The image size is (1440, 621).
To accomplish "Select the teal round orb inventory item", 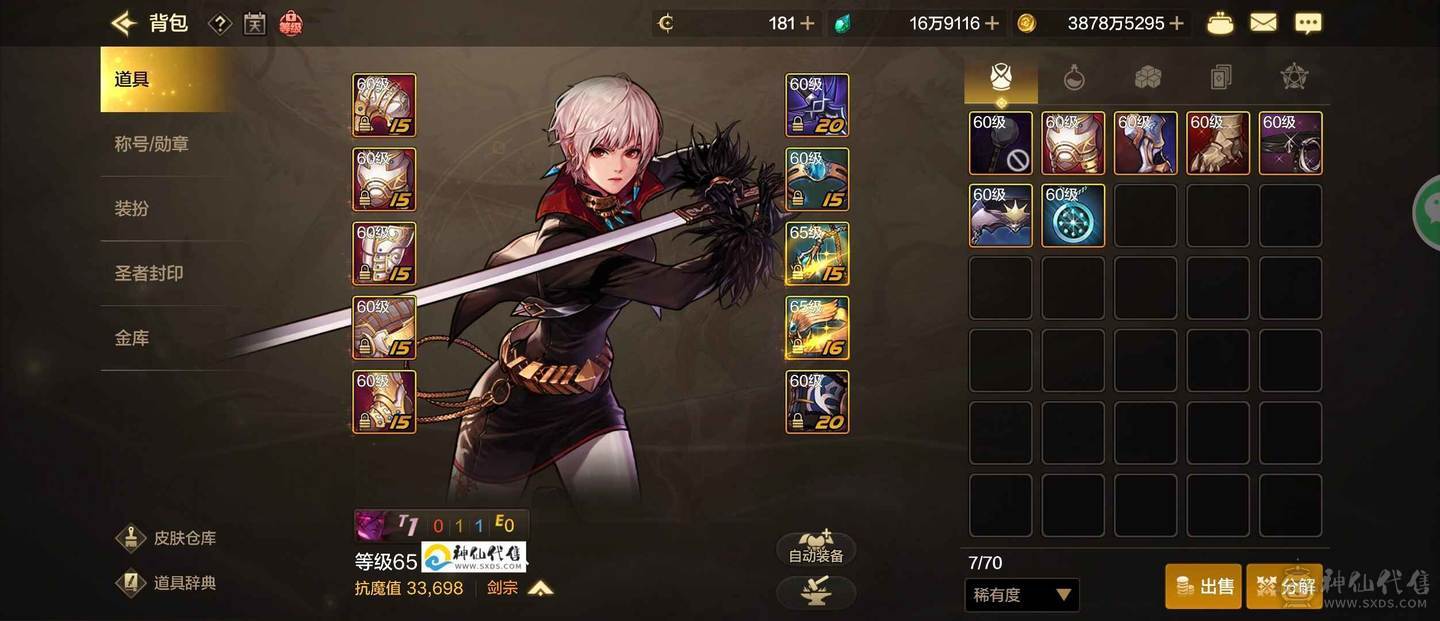I will click(1073, 215).
